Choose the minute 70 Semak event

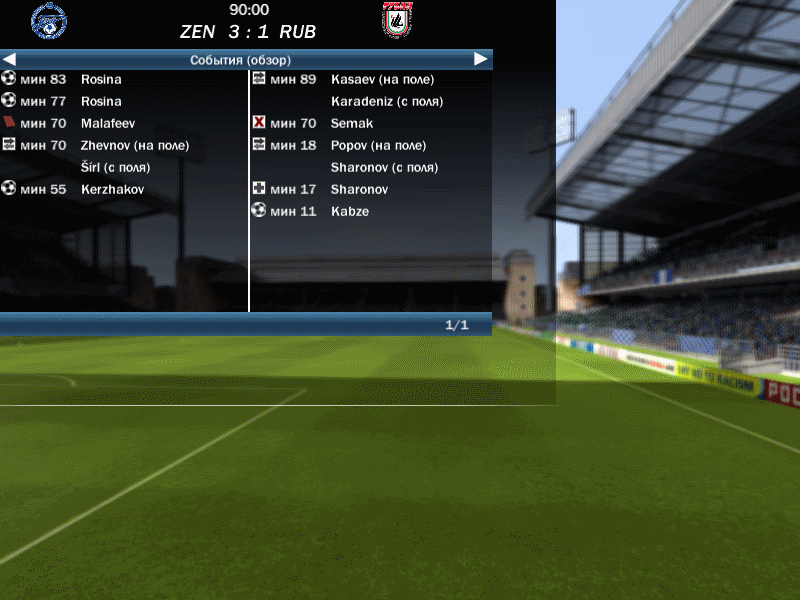pyautogui.click(x=351, y=123)
